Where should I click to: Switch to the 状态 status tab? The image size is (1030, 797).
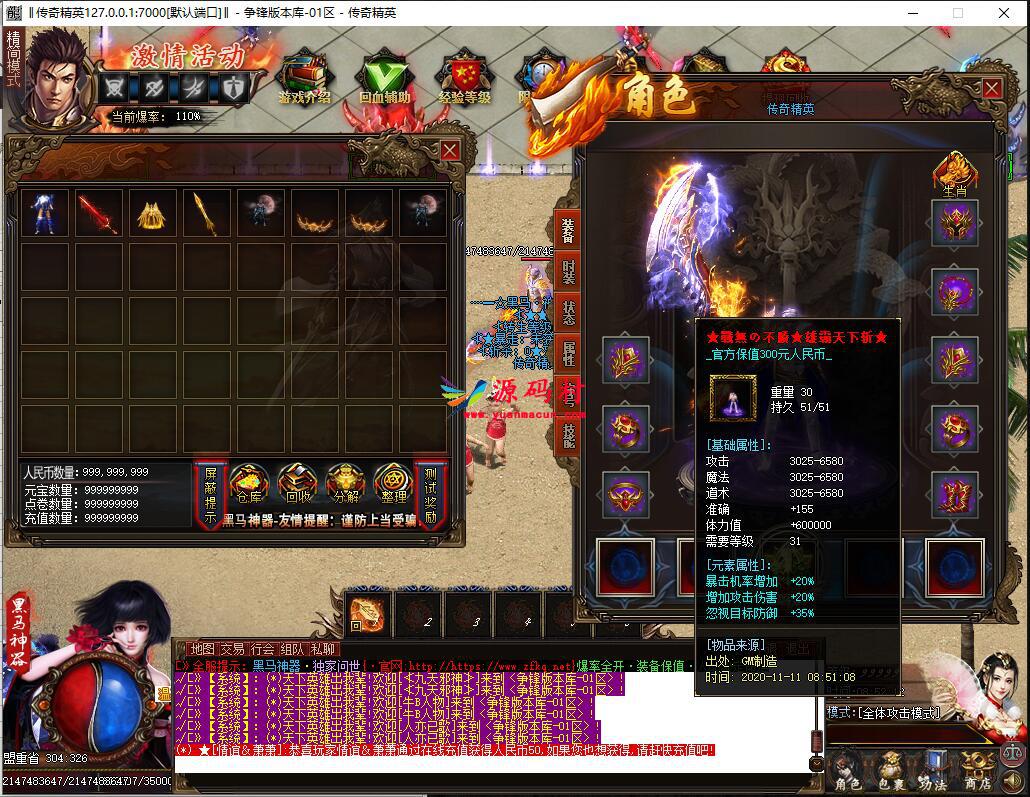click(568, 312)
